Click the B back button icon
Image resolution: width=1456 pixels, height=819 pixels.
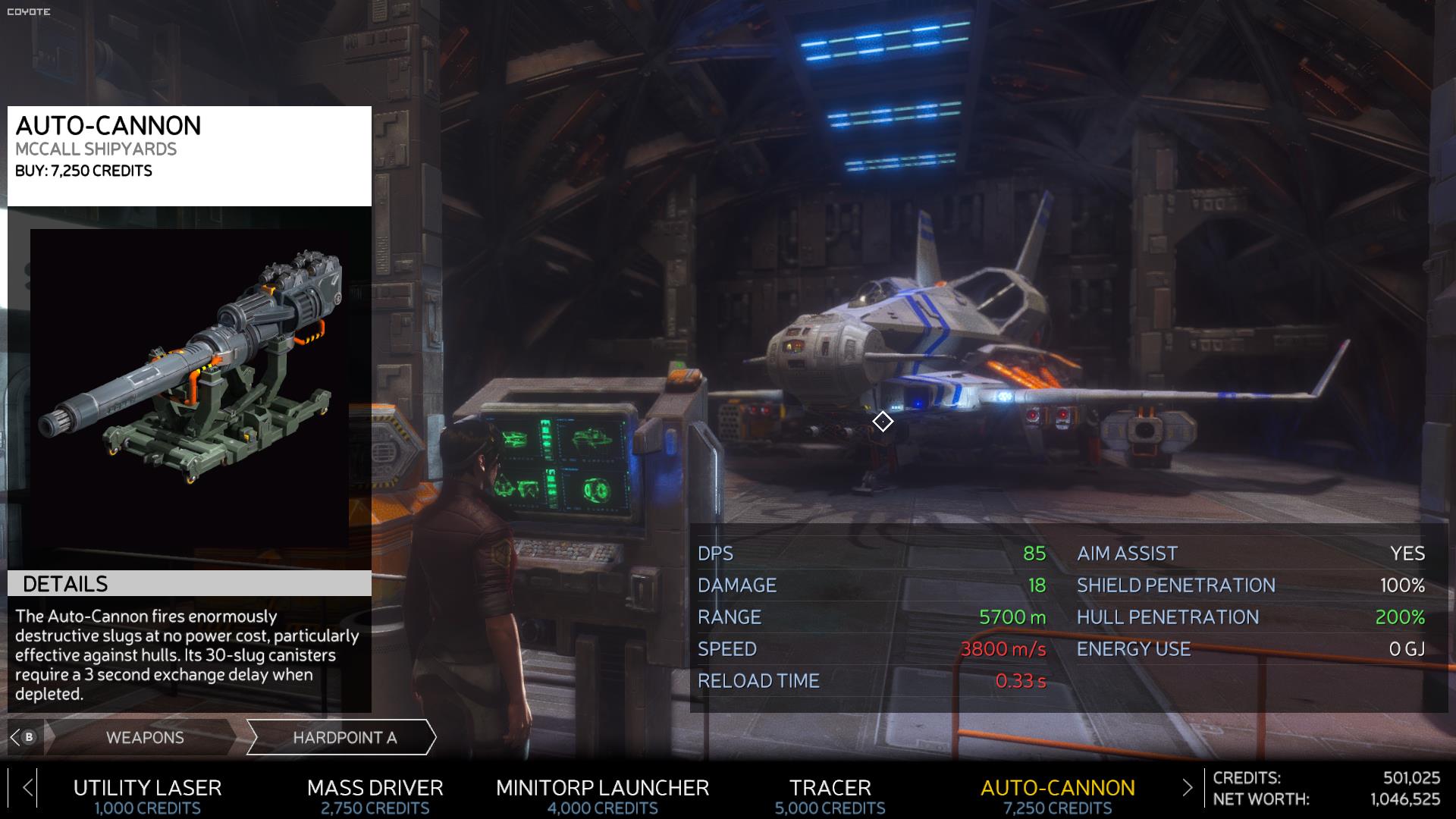[29, 736]
